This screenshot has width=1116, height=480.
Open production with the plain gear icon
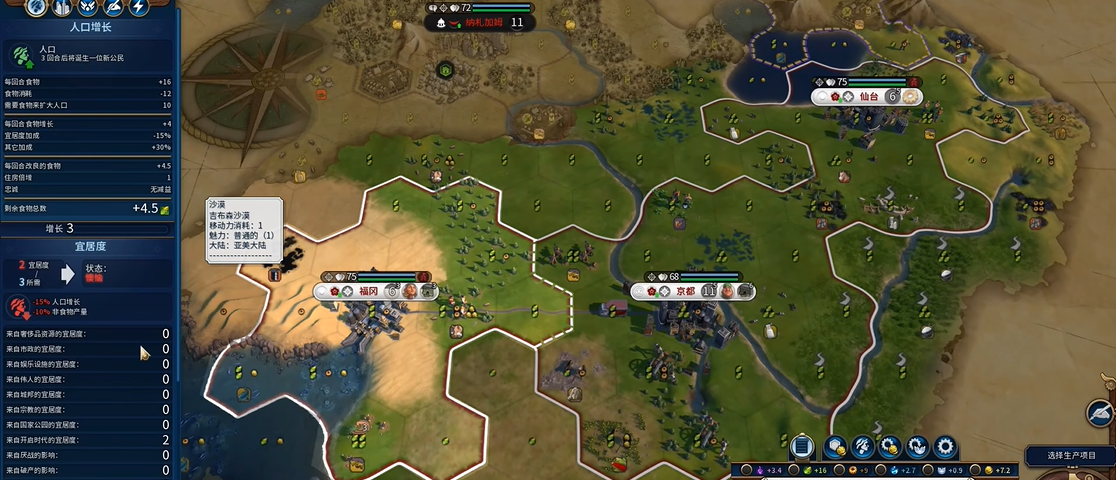tap(944, 446)
